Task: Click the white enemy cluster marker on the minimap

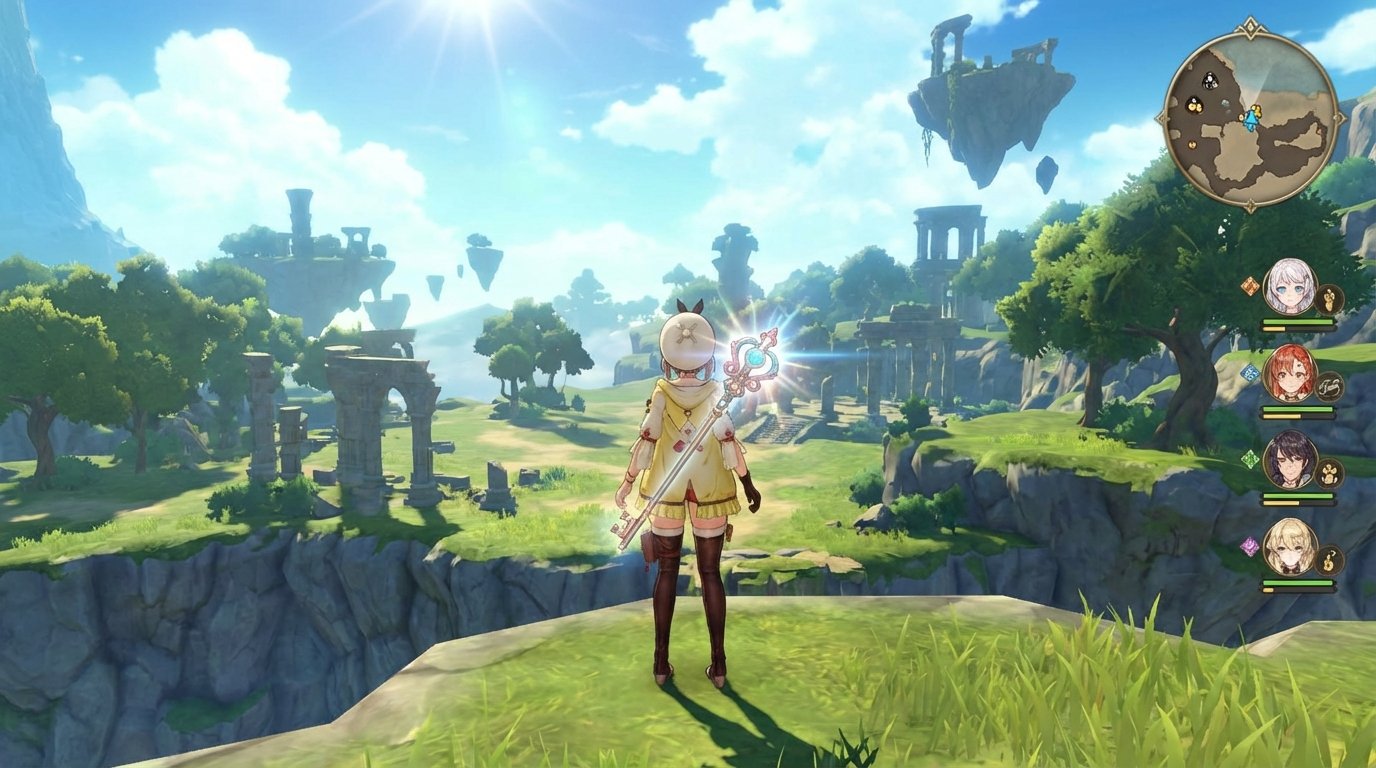Action: 1209,80
